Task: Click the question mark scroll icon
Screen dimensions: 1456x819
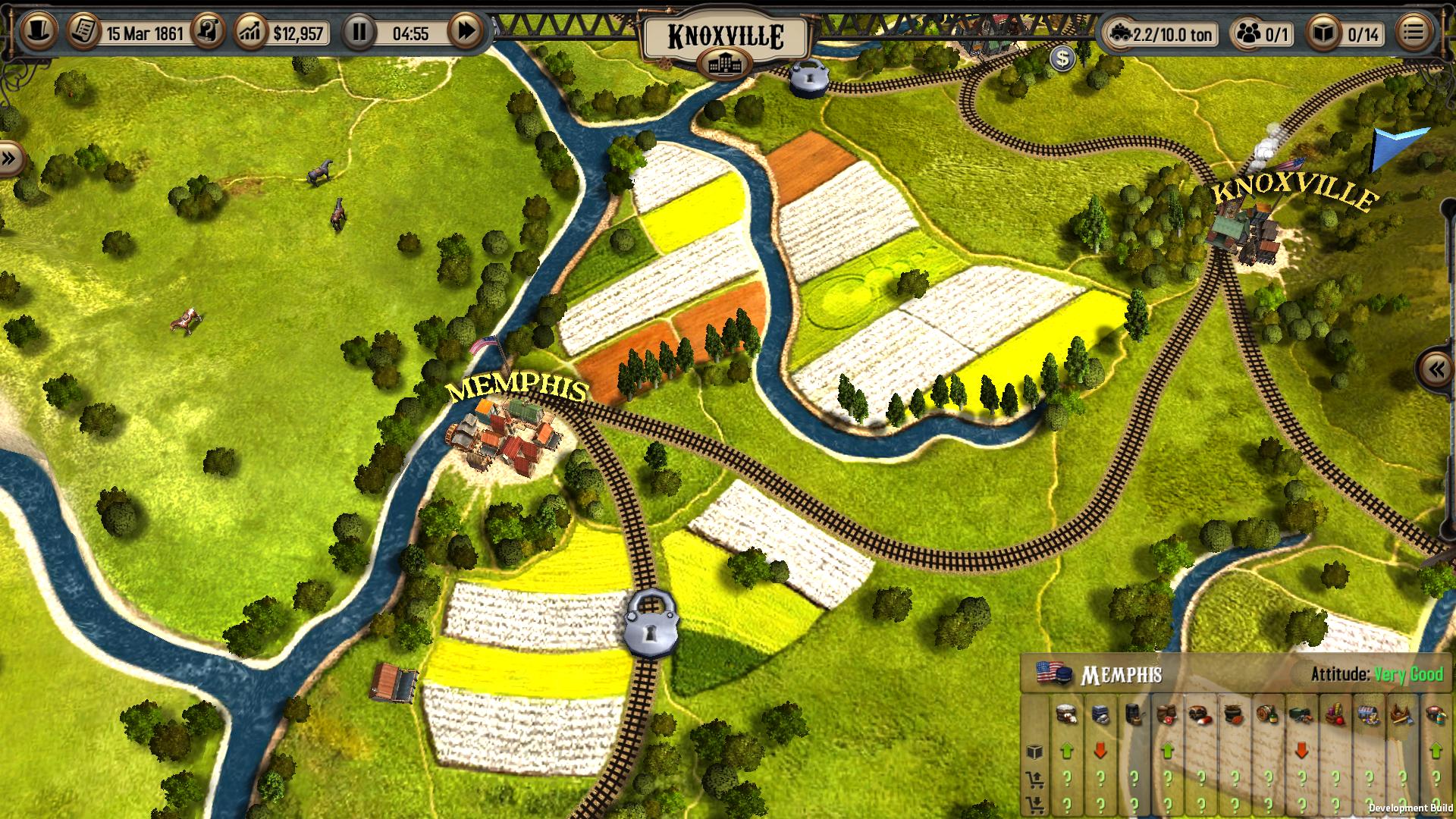Action: click(x=207, y=32)
